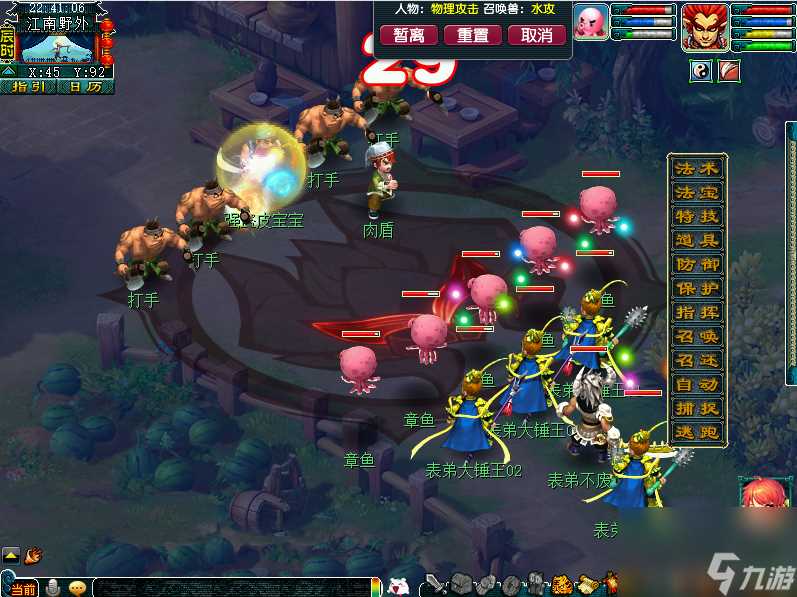Select the 捕捉 capture command
The image size is (797, 597).
tap(697, 409)
